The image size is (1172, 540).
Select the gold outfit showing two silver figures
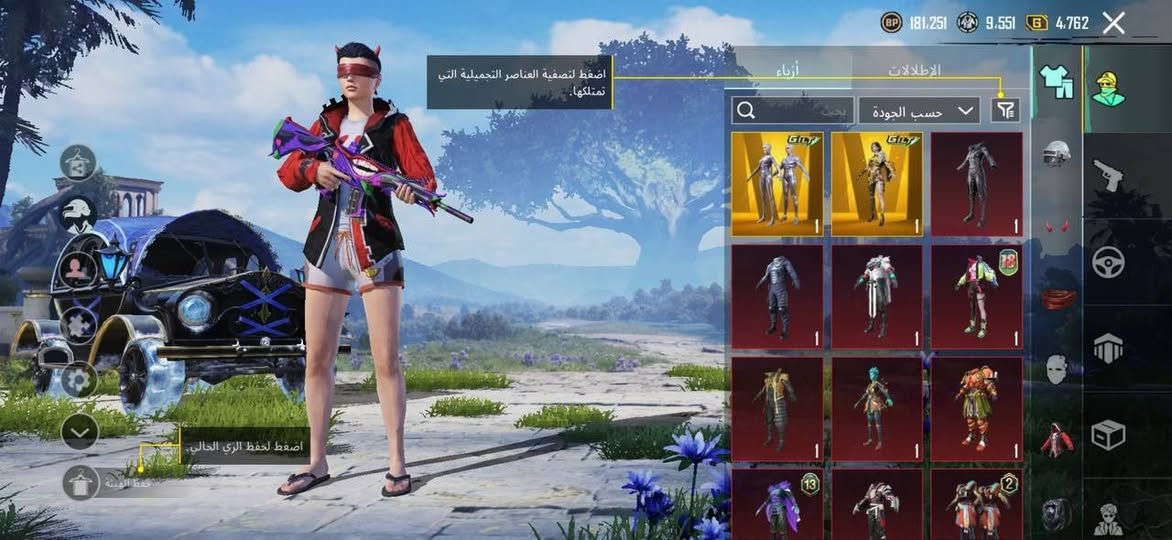pyautogui.click(x=777, y=183)
